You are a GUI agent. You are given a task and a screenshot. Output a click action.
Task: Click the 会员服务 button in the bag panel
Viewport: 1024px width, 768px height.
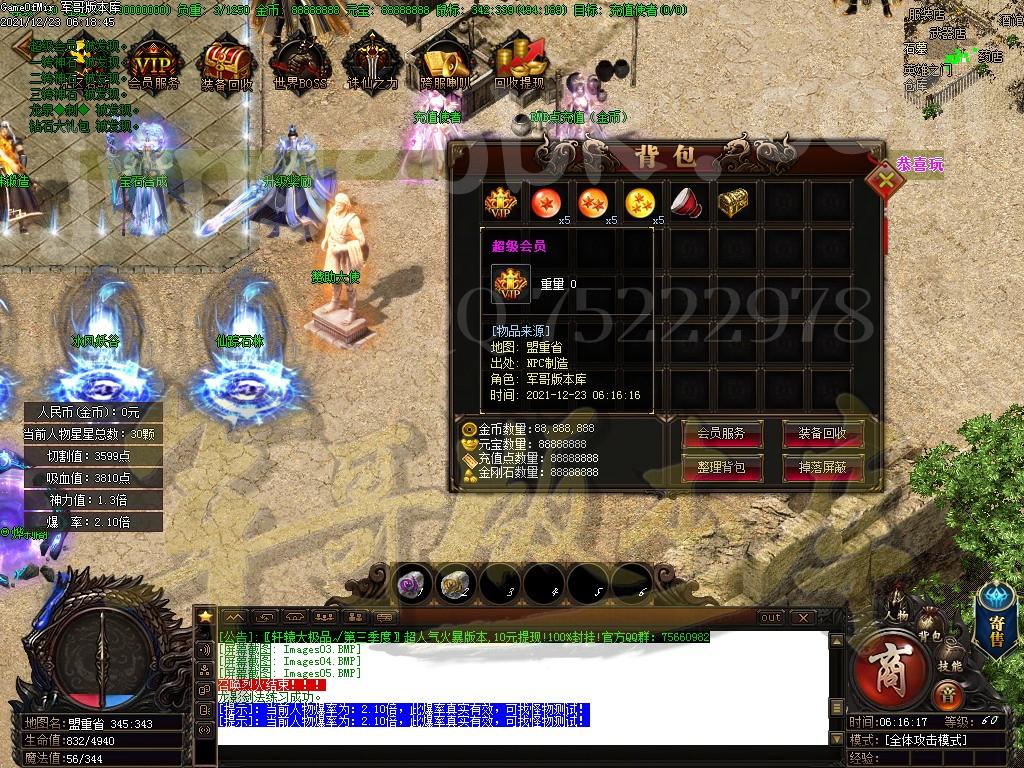coord(721,434)
